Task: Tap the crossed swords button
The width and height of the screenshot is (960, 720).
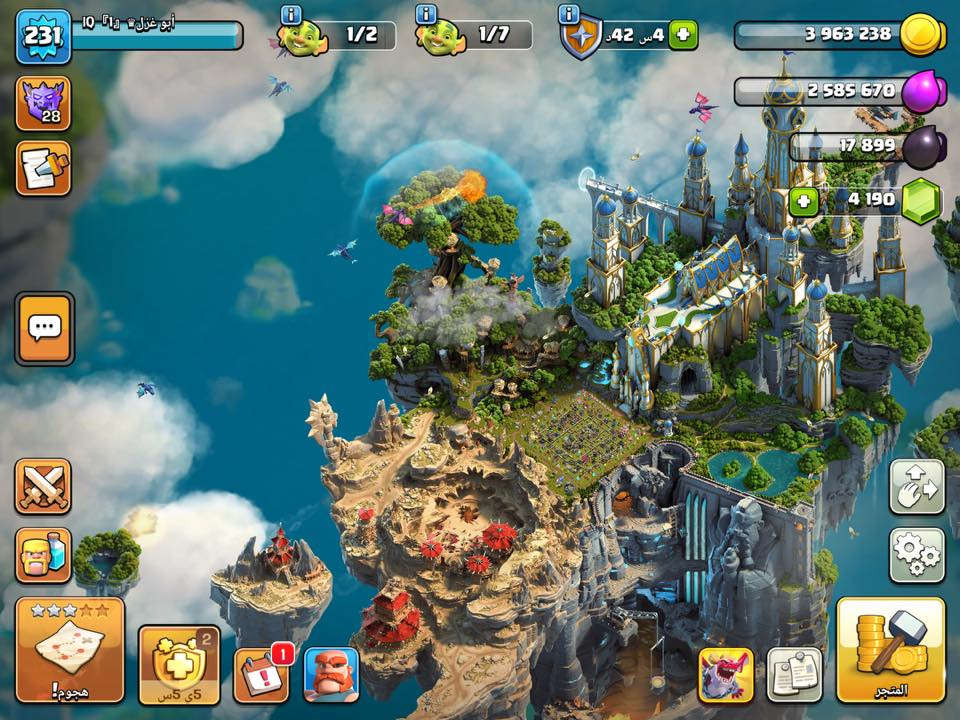Action: coord(43,486)
